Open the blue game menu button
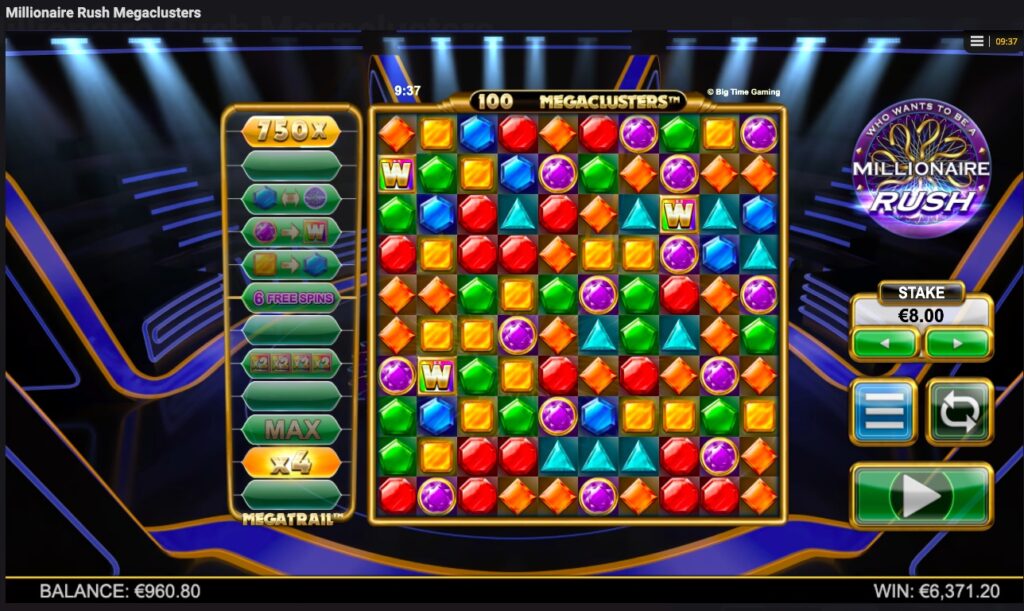1024x611 pixels. 883,411
